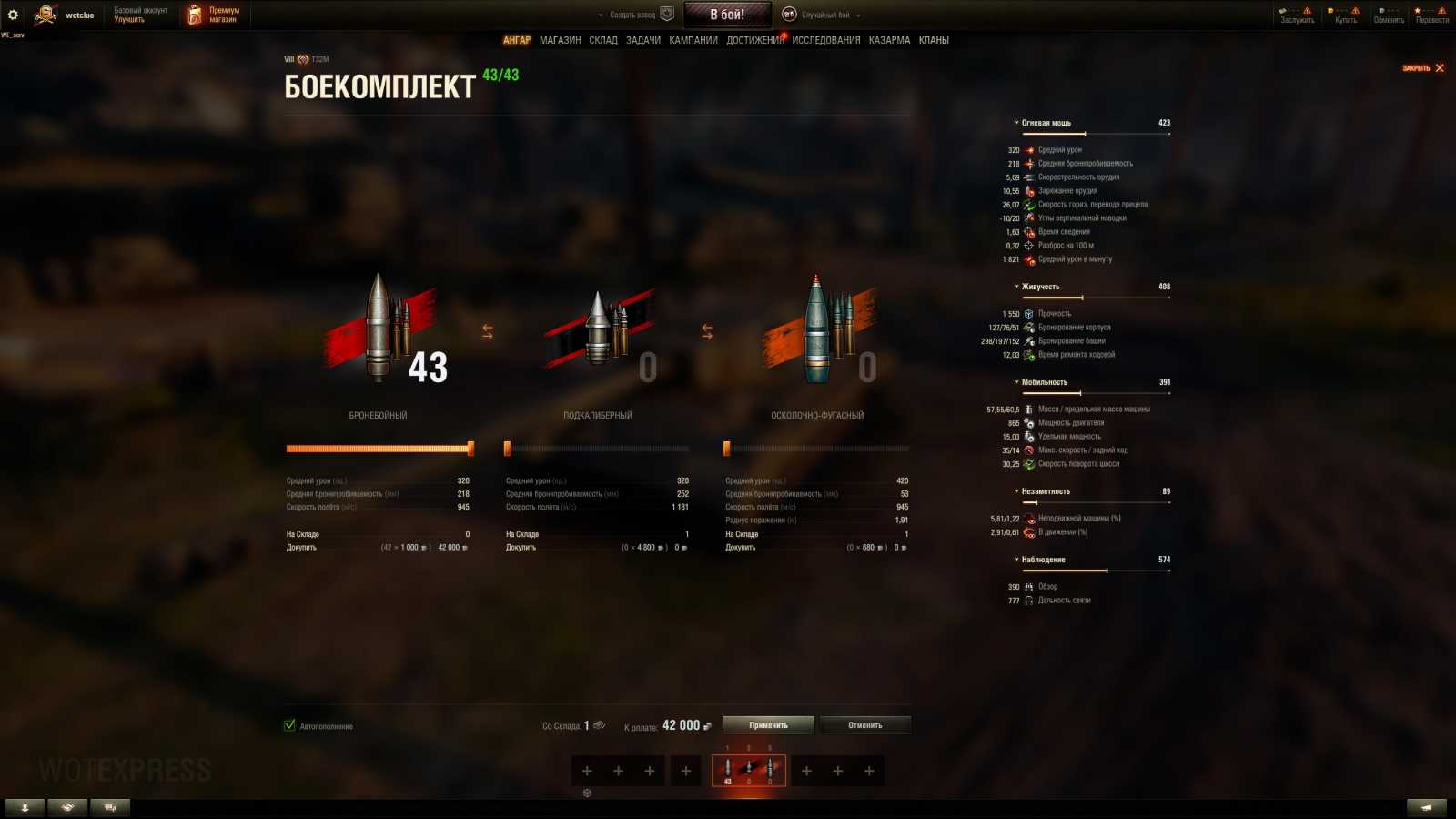The height and width of the screenshot is (819, 1456).
Task: Disable the Автопополнение checkbox
Action: pos(288,725)
